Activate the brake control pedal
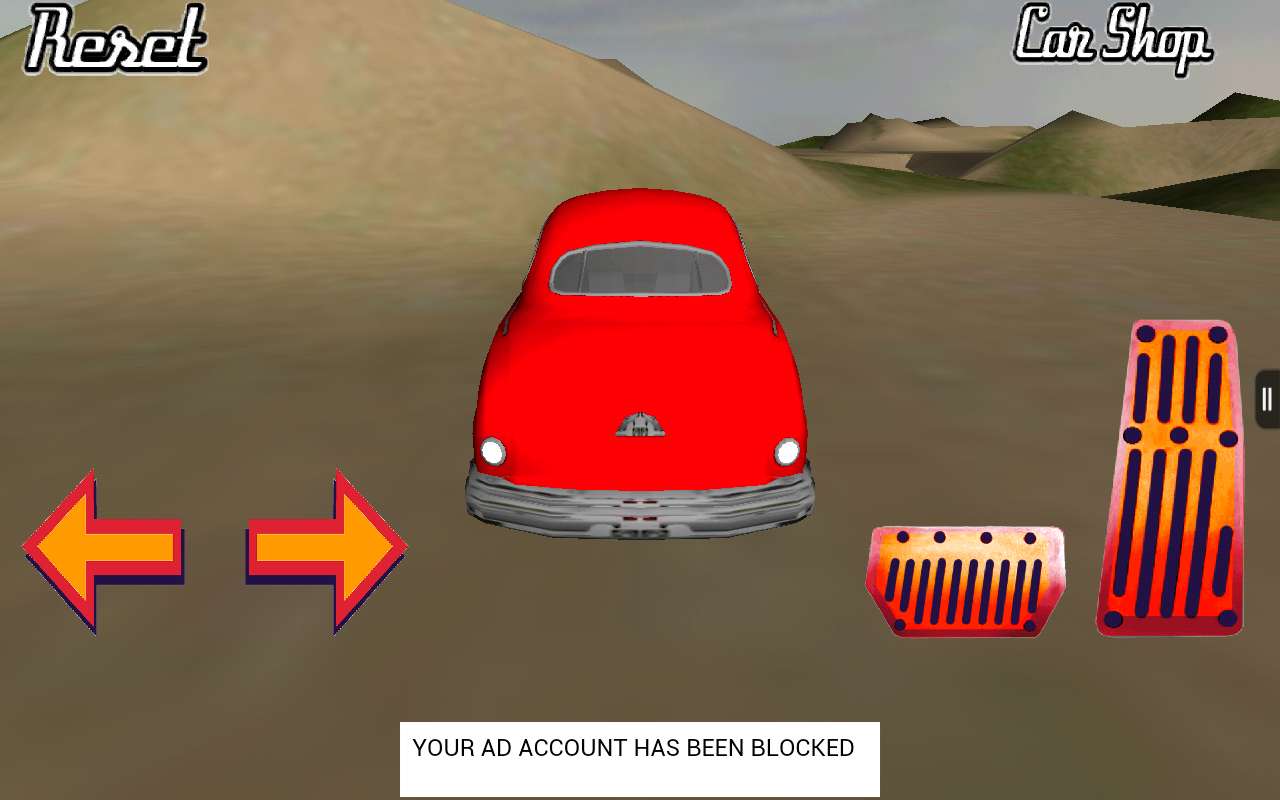Image resolution: width=1280 pixels, height=800 pixels. pos(965,580)
